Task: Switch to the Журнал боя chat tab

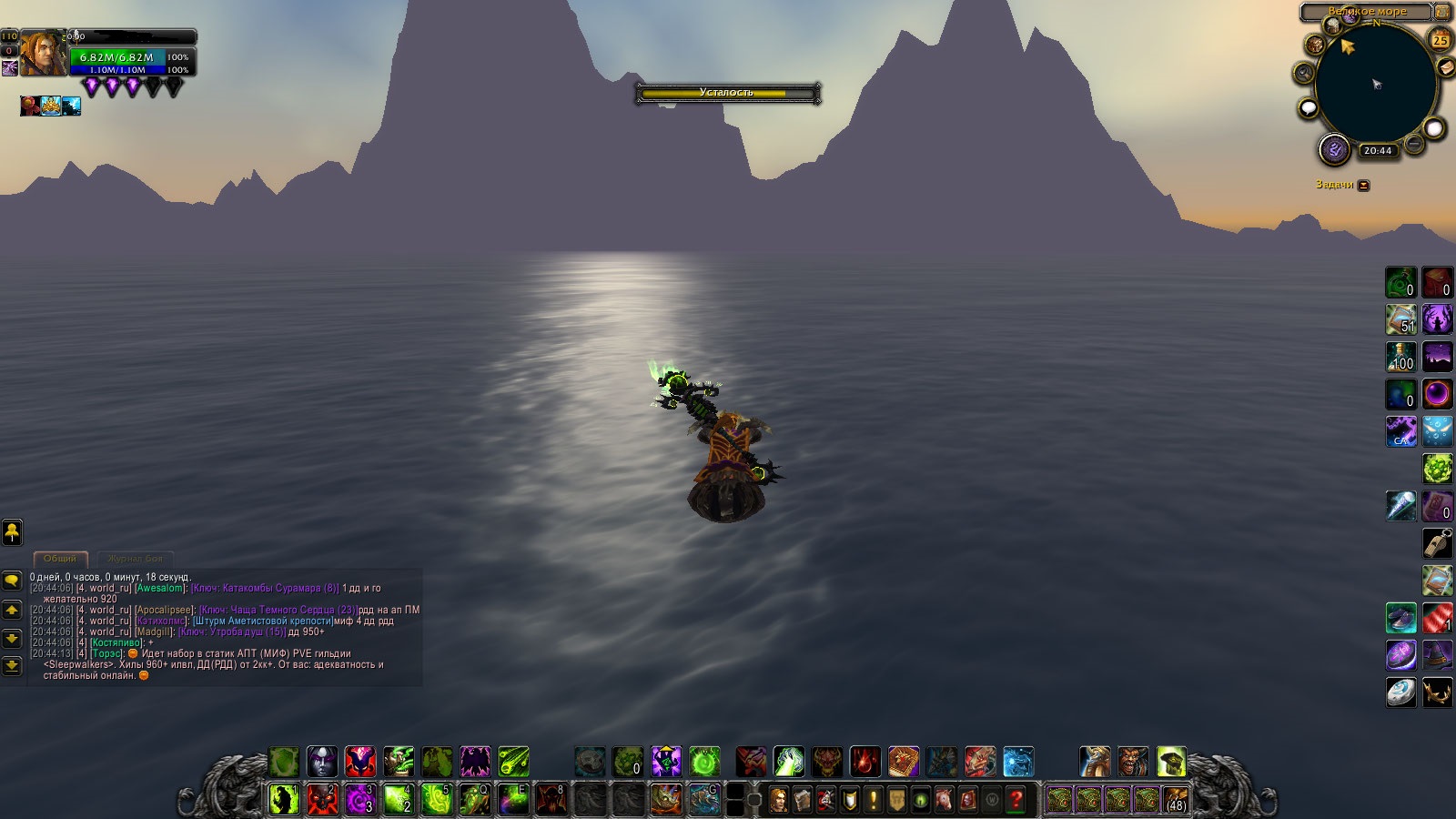Action: pyautogui.click(x=136, y=559)
